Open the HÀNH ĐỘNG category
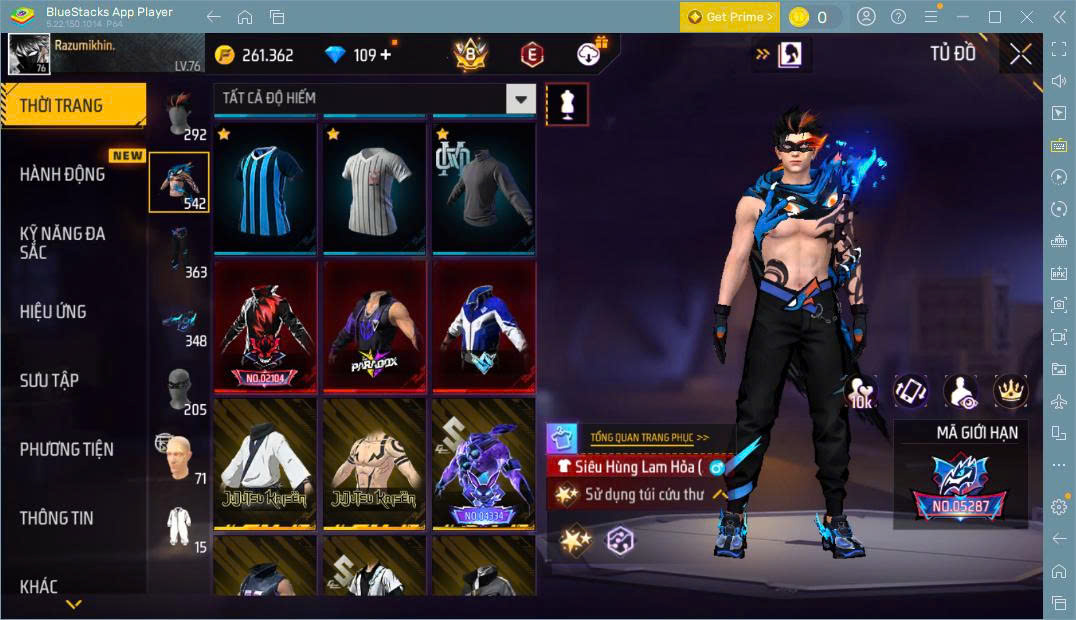The height and width of the screenshot is (620, 1076). tap(62, 174)
